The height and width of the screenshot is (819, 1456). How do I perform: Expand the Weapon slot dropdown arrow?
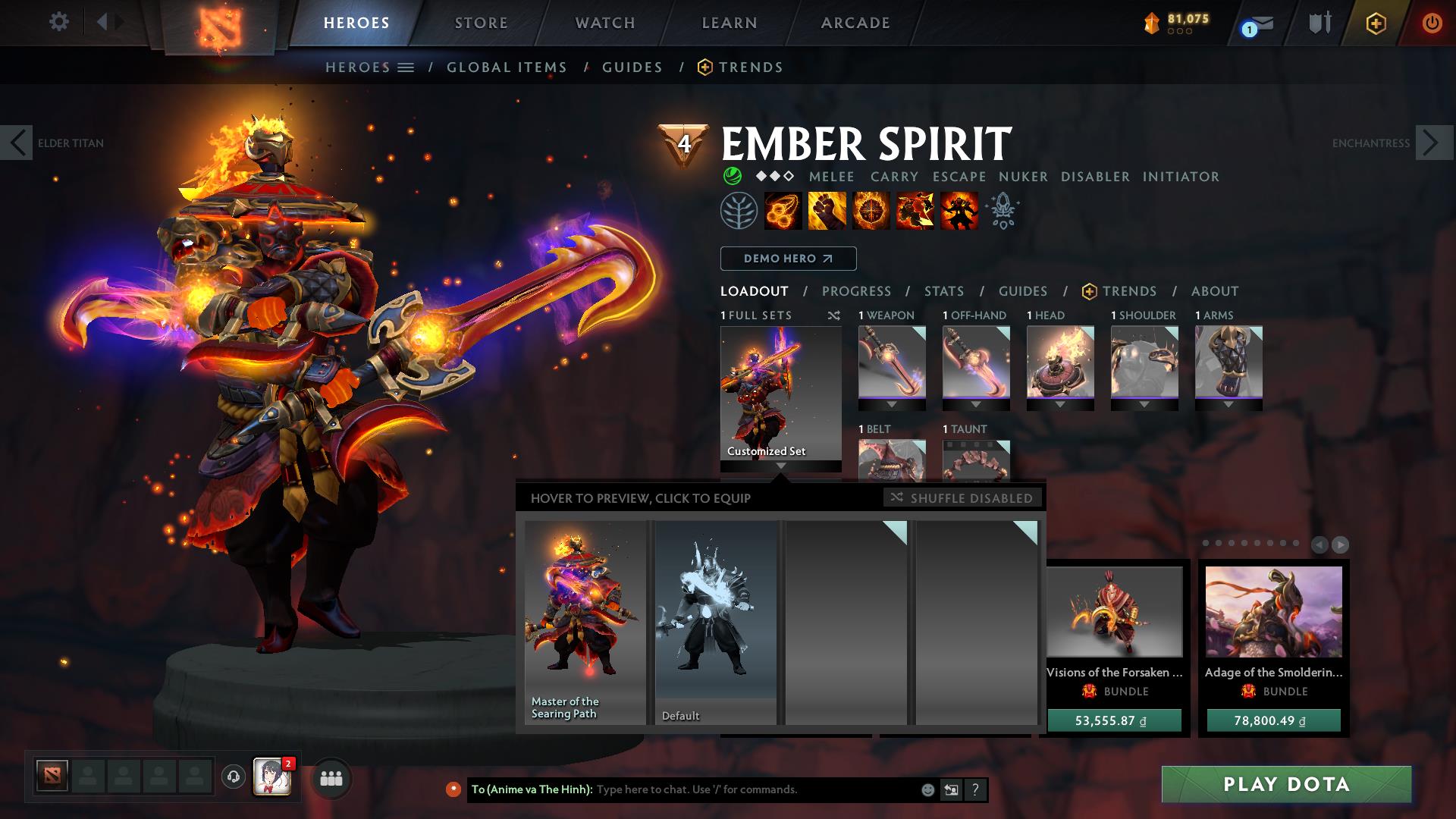pyautogui.click(x=892, y=403)
